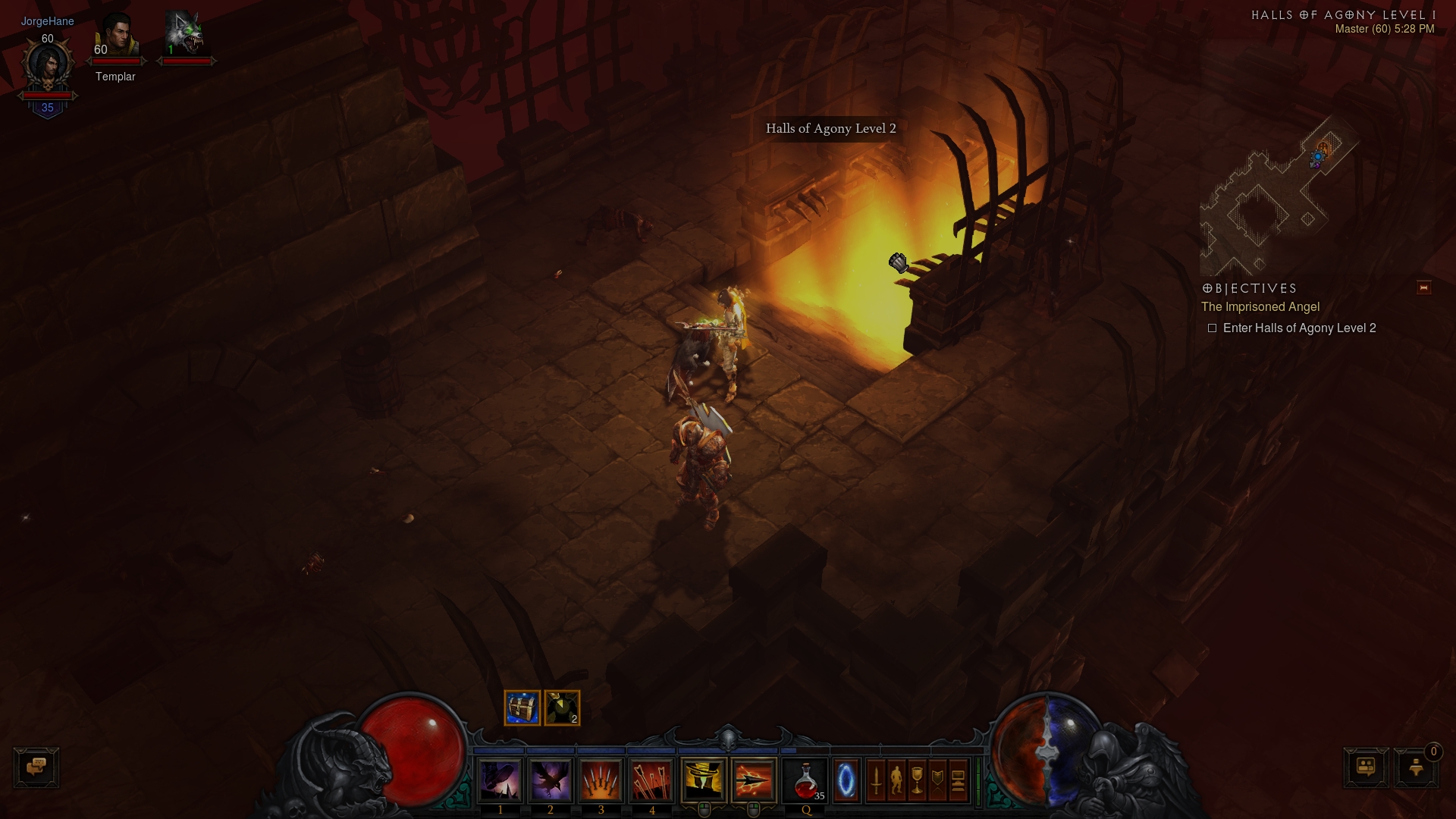
Task: Select the Templar follower portrait
Action: pos(116,38)
